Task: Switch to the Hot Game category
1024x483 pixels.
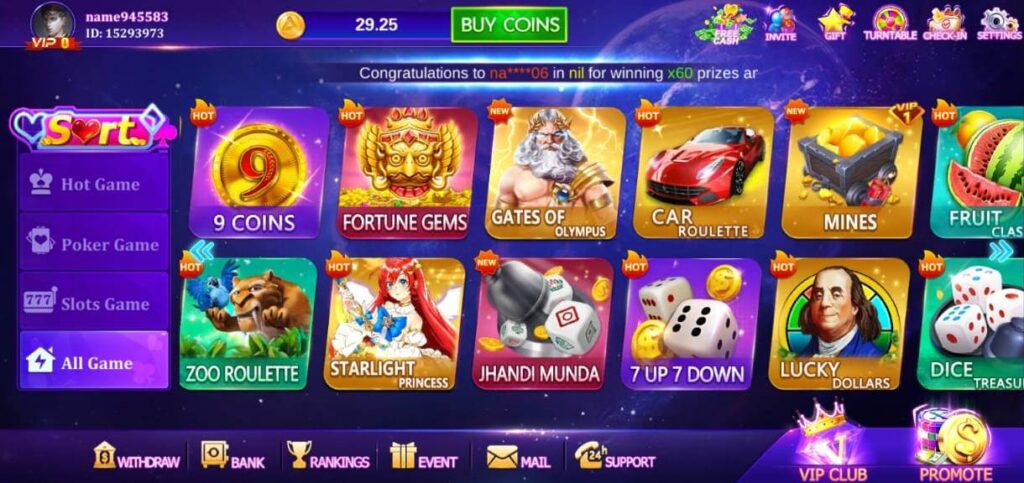Action: pyautogui.click(x=95, y=184)
